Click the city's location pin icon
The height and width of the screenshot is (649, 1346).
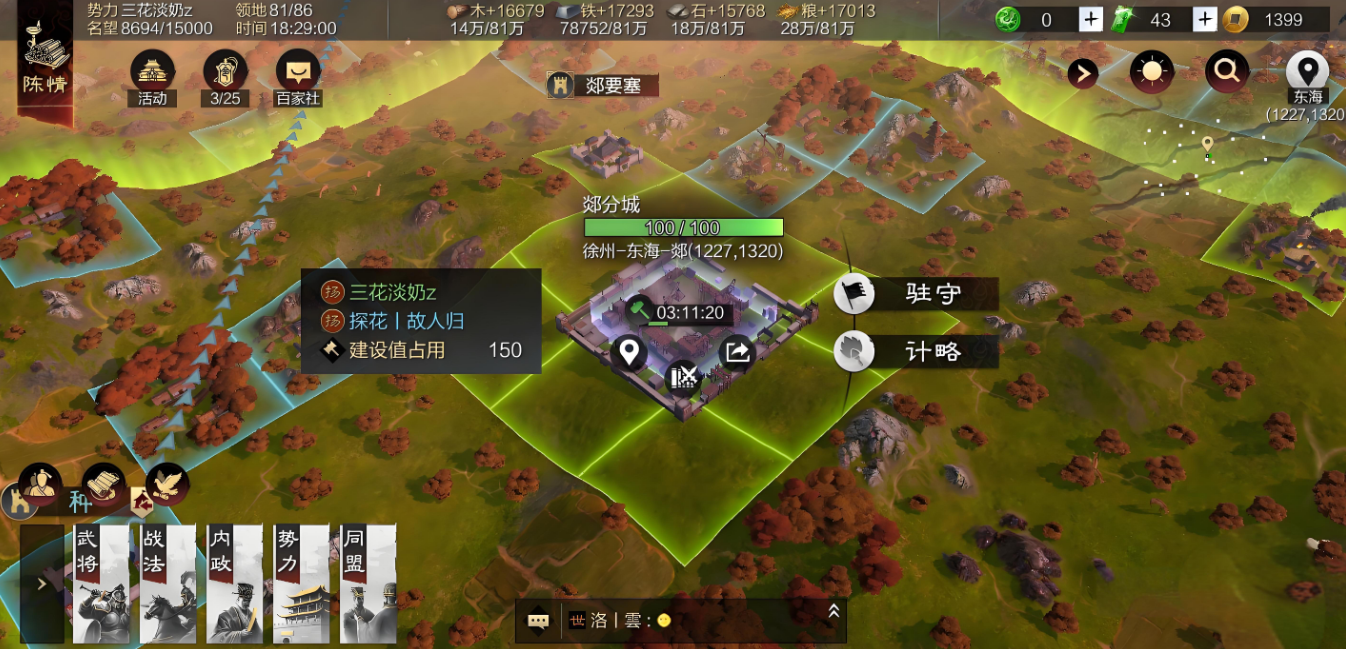[629, 353]
